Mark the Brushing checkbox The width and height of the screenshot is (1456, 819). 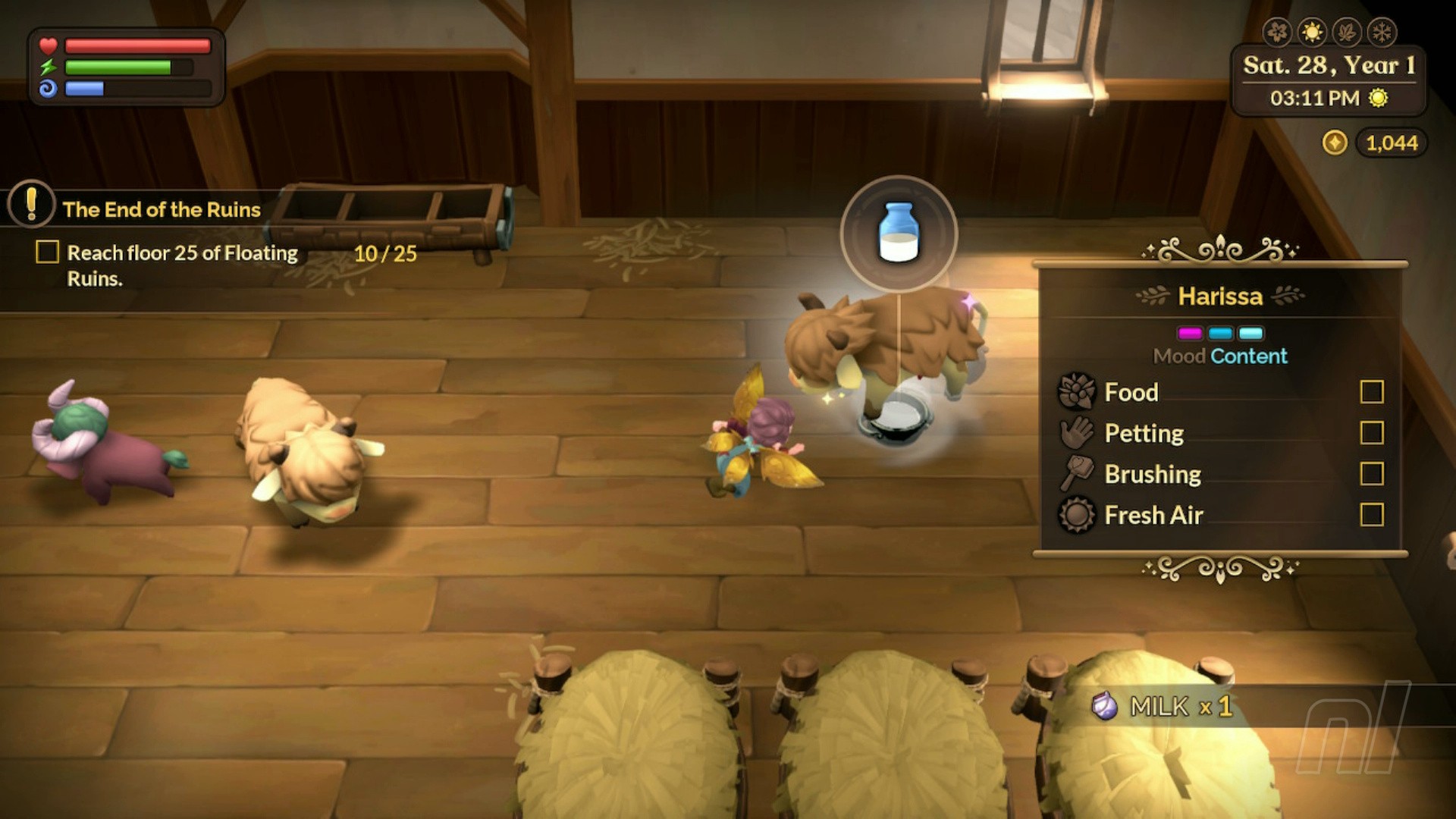(1371, 474)
